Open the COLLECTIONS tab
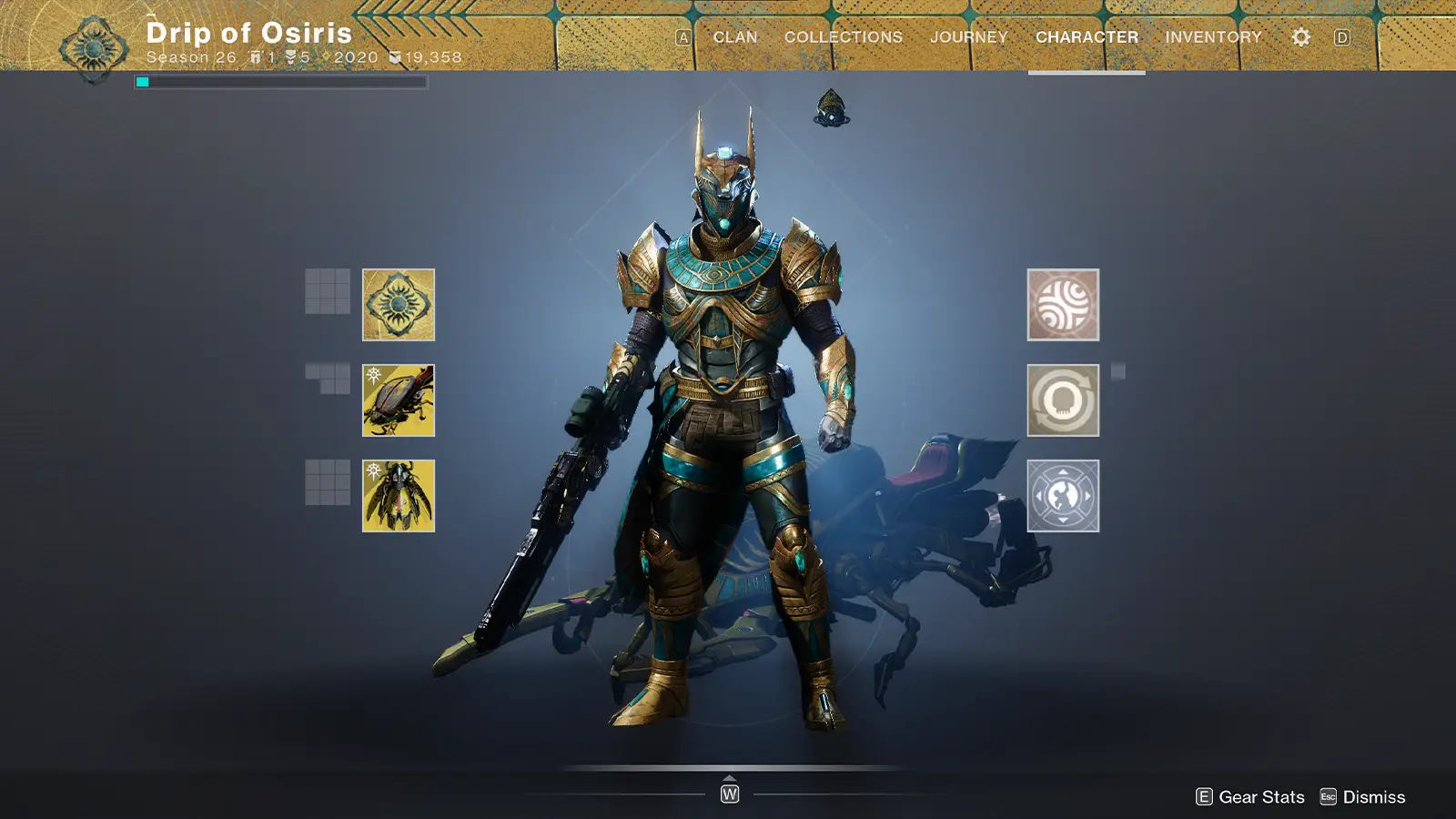Image resolution: width=1456 pixels, height=819 pixels. point(842,37)
